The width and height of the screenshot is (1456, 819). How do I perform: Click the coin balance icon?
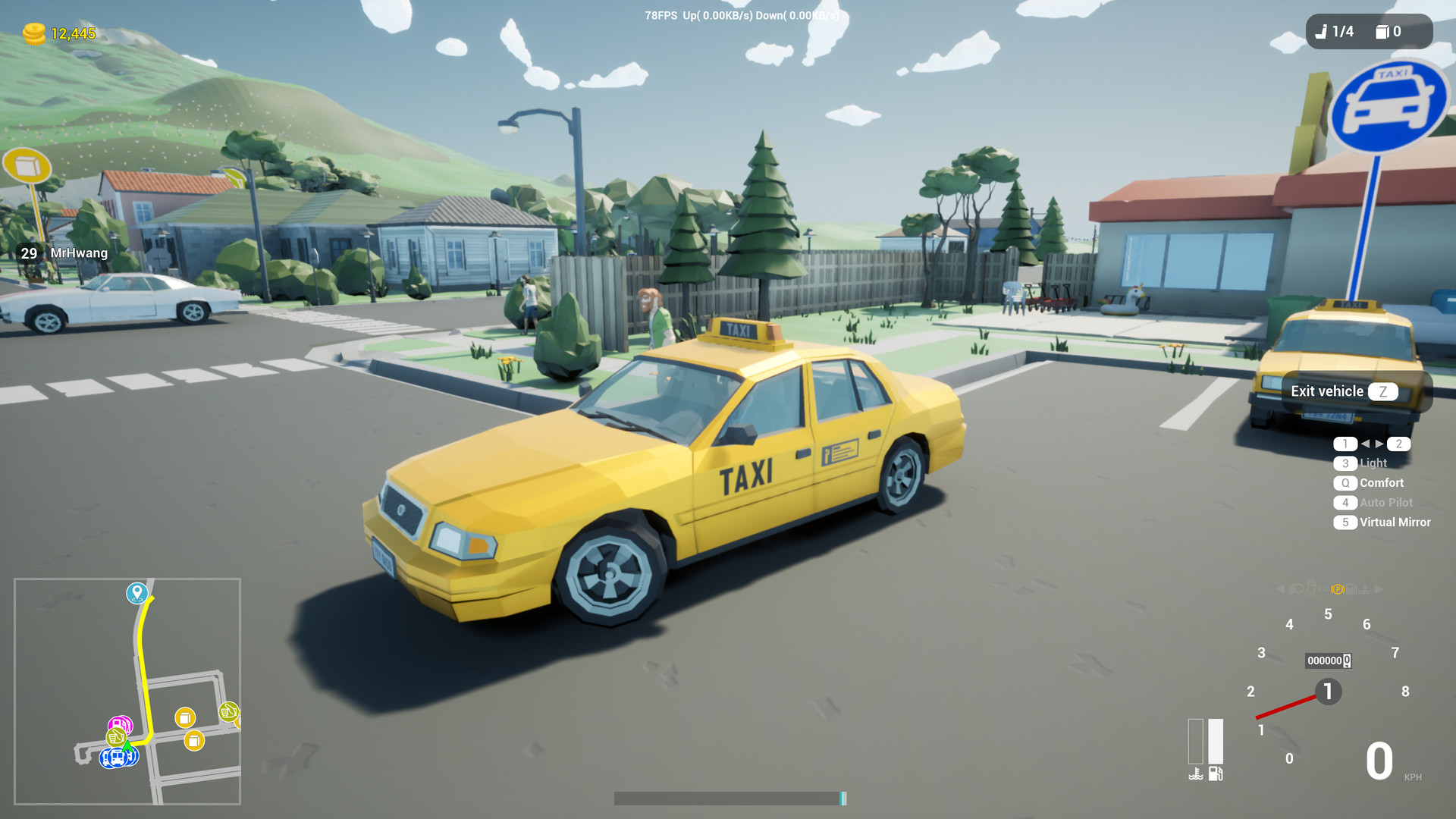(33, 33)
